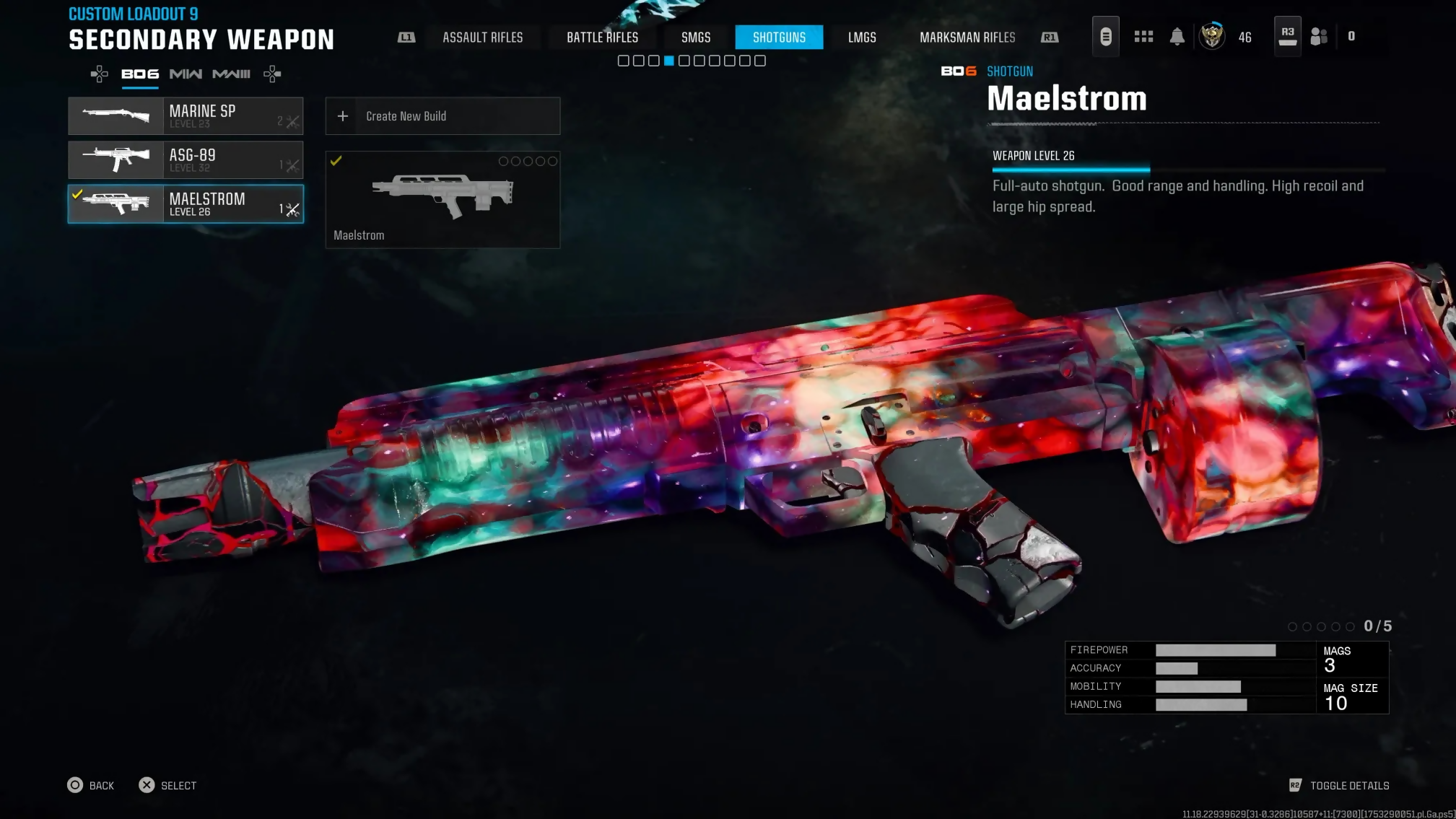The height and width of the screenshot is (819, 1456).
Task: Open the grid menu icon
Action: [x=1143, y=37]
